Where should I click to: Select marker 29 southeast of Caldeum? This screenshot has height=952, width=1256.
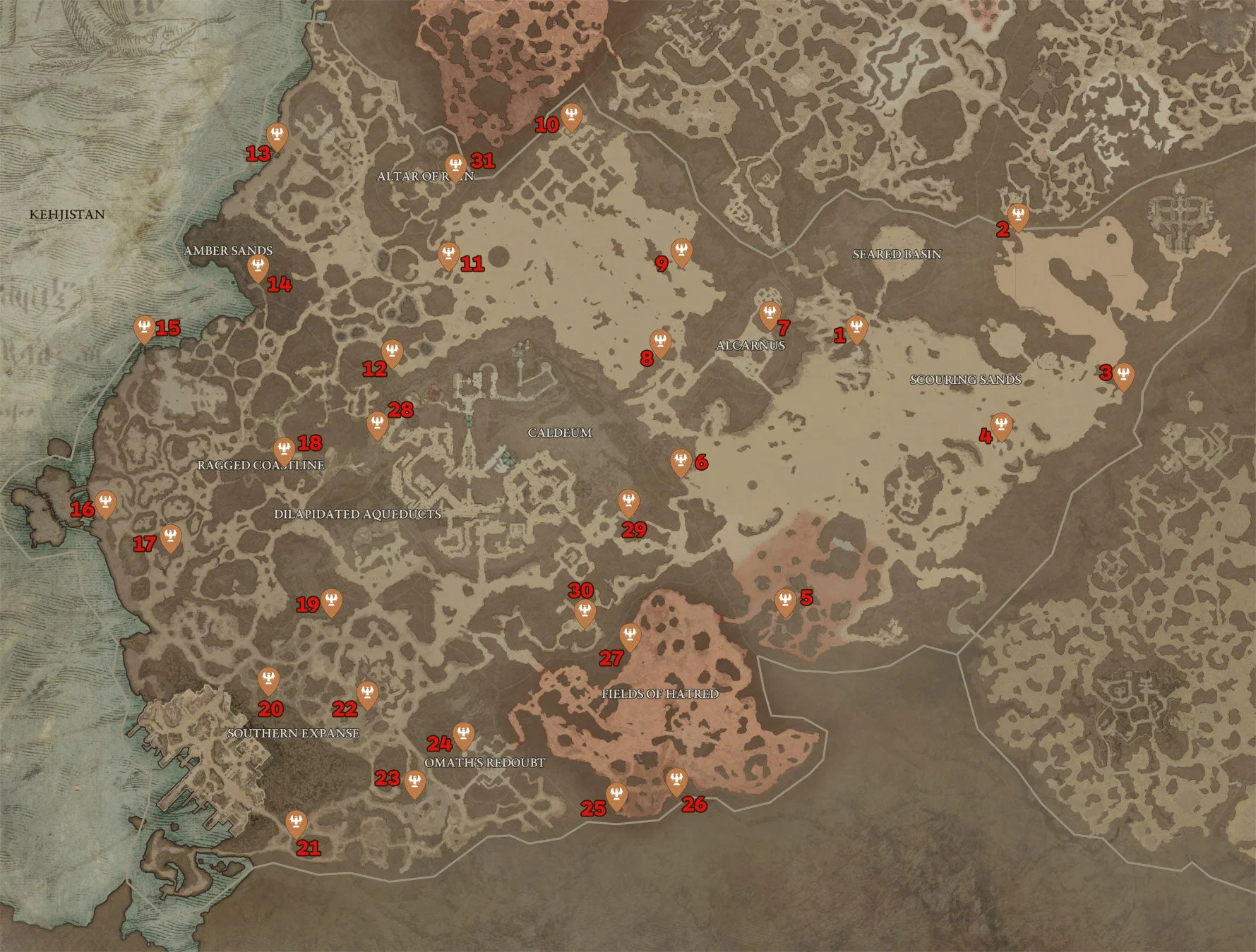pyautogui.click(x=628, y=502)
